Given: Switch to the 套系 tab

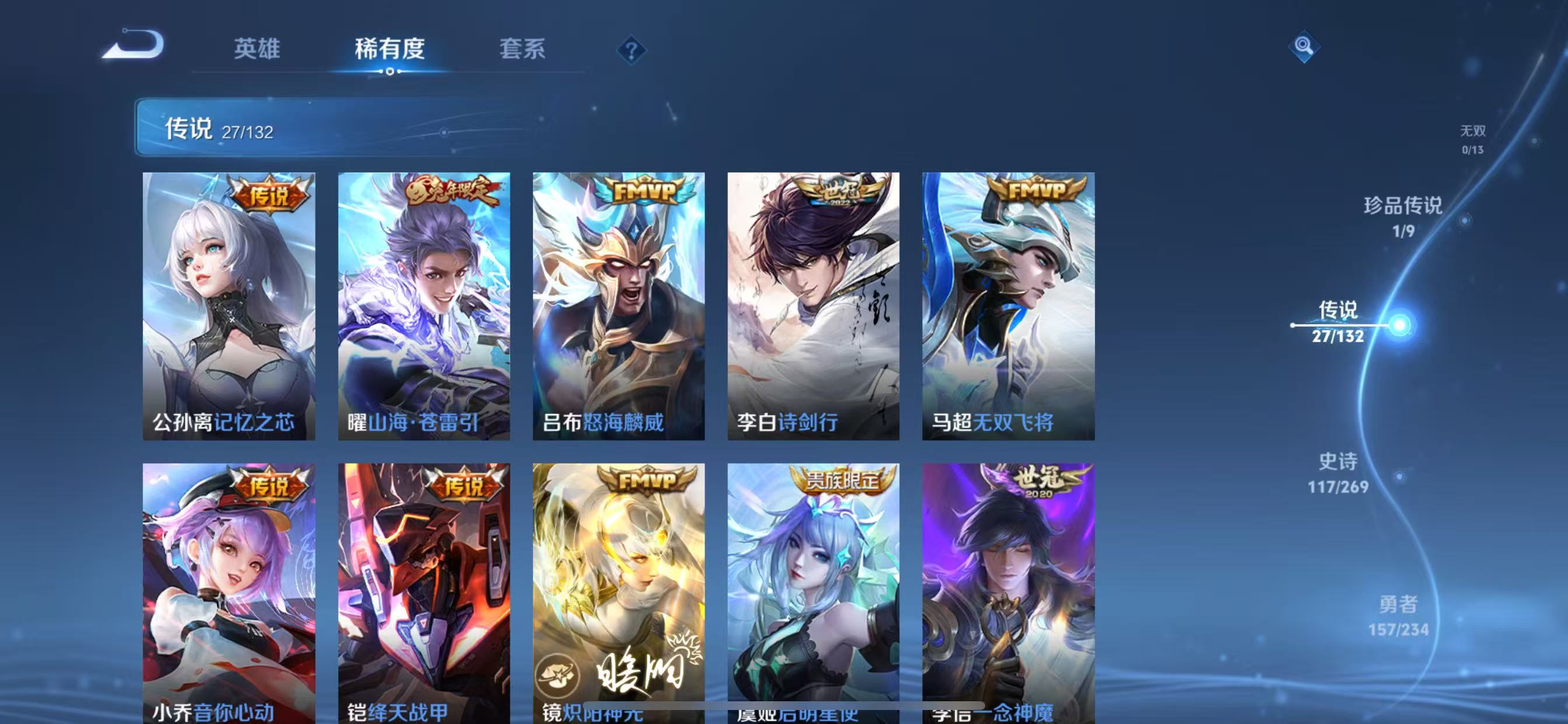Looking at the screenshot, I should [521, 50].
